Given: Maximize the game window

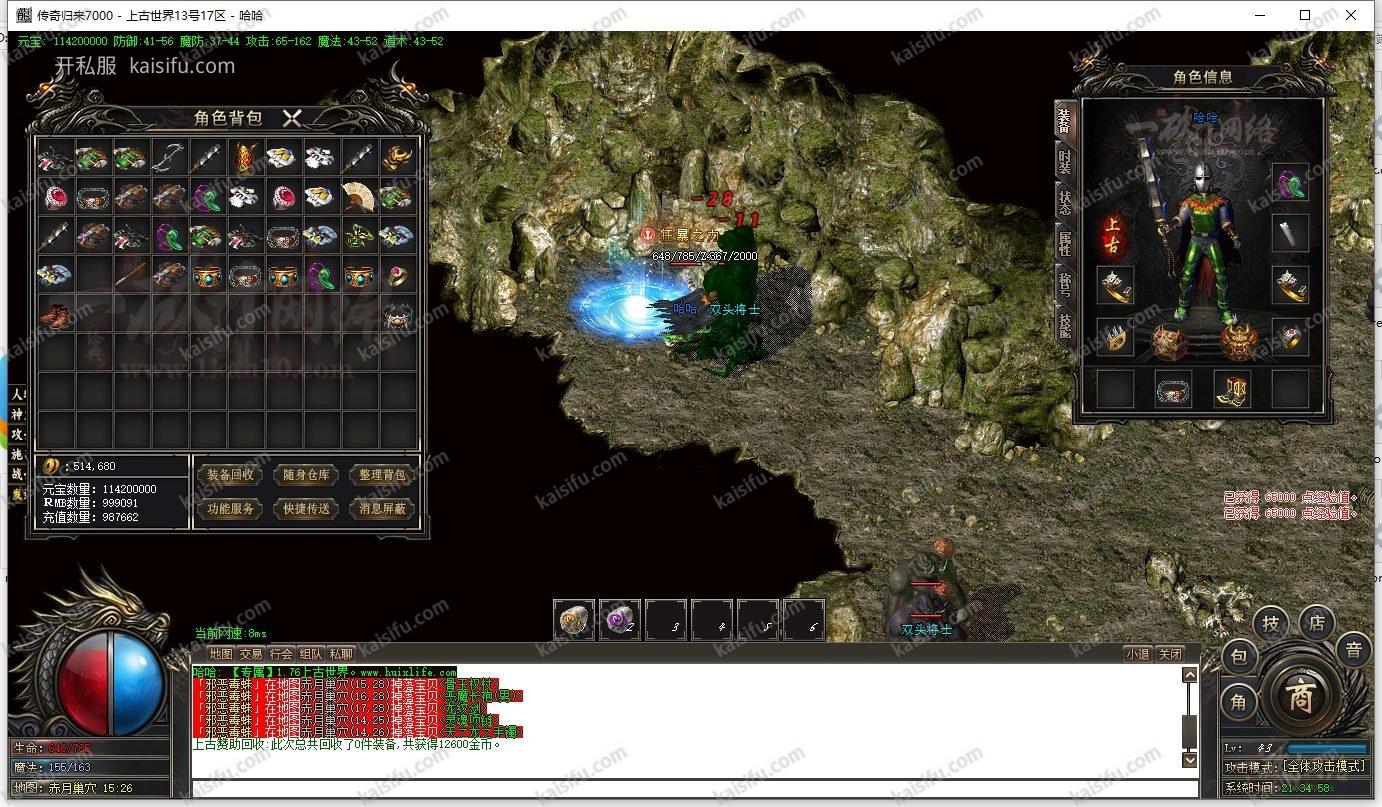Looking at the screenshot, I should (x=1305, y=15).
